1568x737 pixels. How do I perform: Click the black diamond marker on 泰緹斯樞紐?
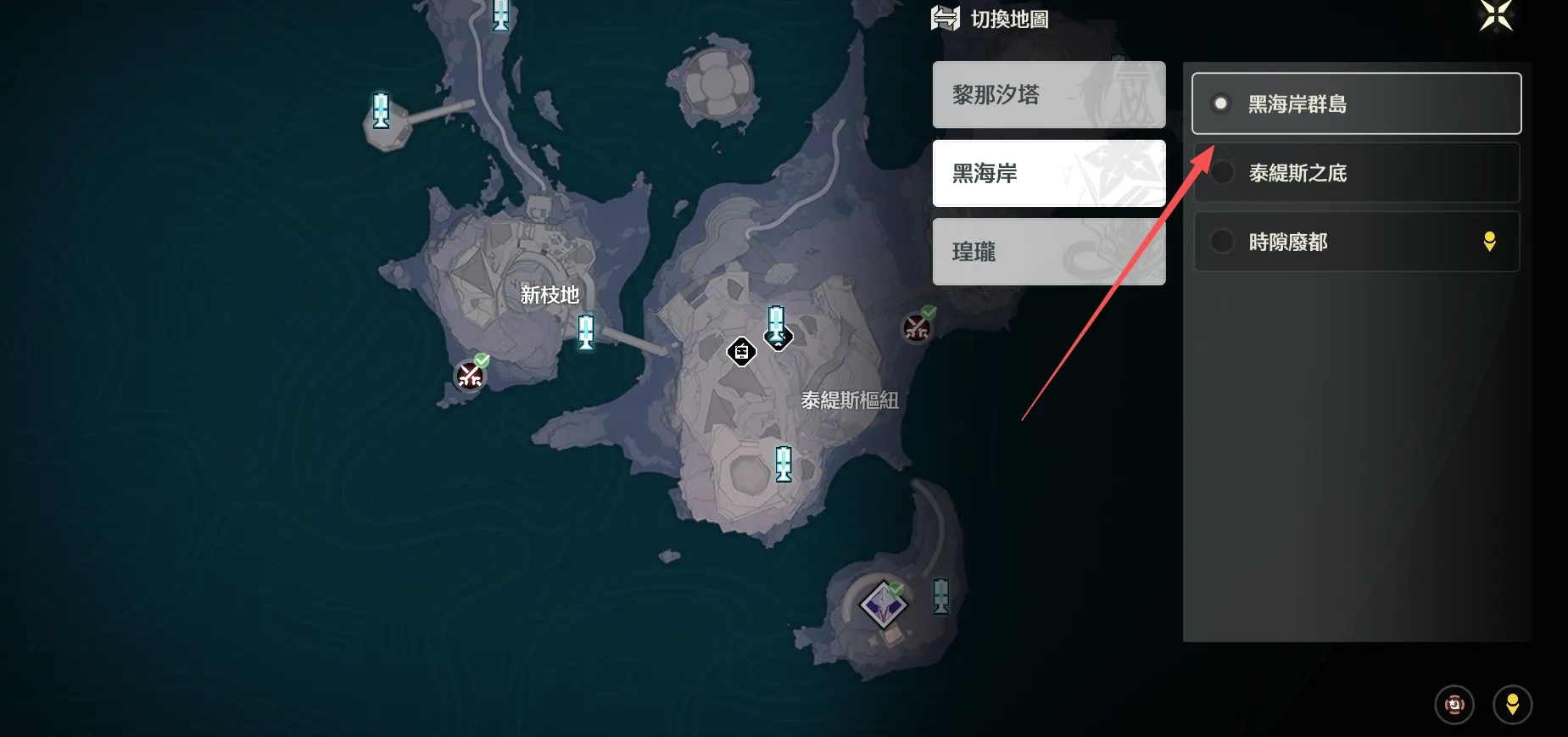click(741, 352)
